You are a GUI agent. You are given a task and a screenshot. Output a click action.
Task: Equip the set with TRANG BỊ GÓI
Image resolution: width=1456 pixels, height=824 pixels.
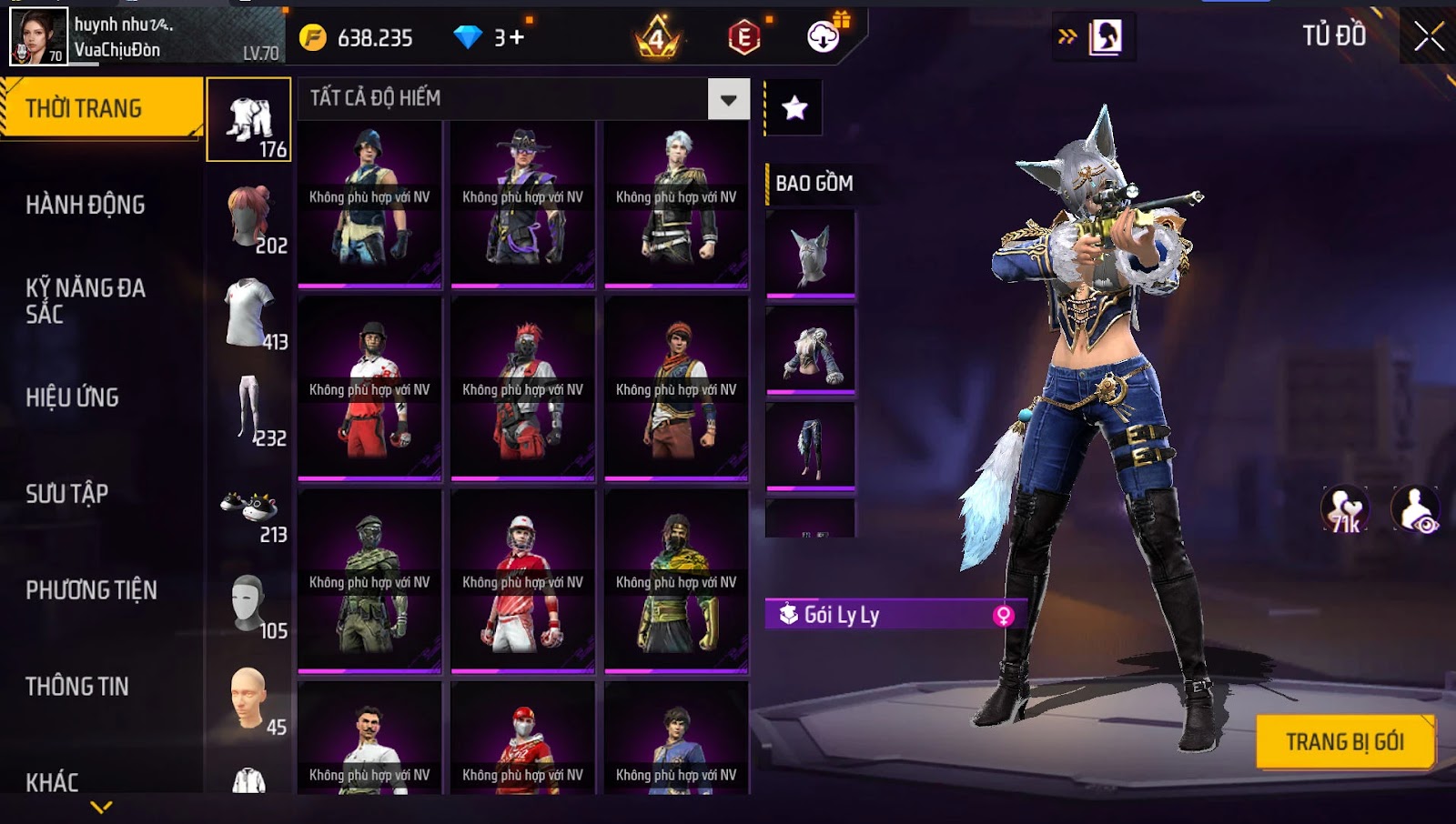[x=1344, y=742]
